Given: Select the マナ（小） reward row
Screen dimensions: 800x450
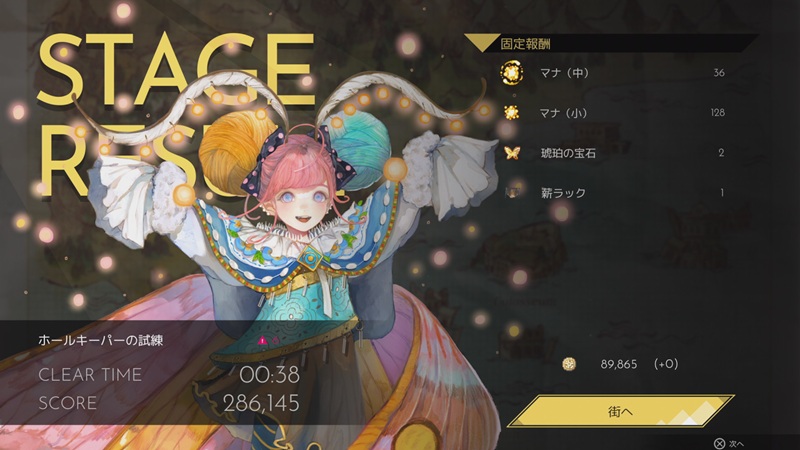Looking at the screenshot, I should tap(615, 113).
